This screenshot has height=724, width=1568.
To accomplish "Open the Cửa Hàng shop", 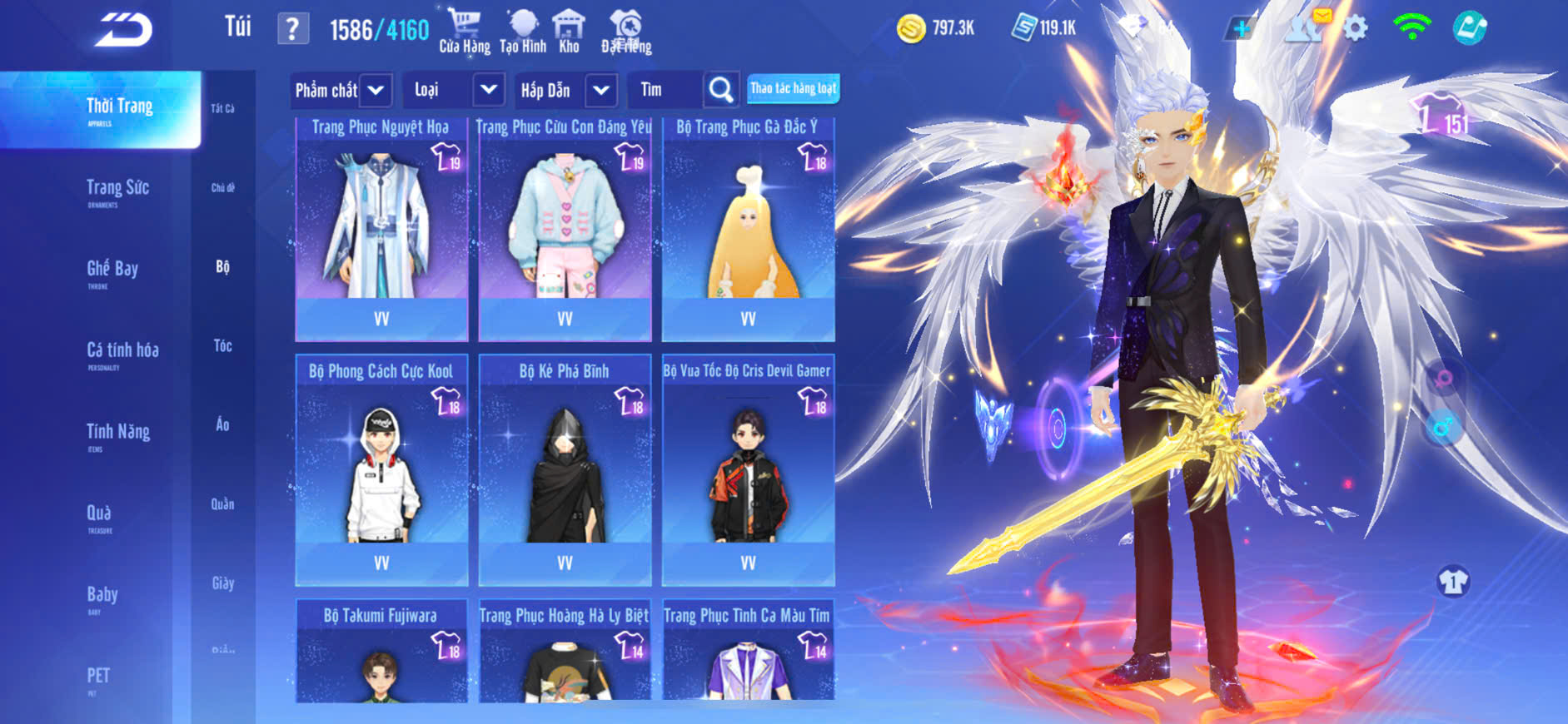I will coord(464,31).
